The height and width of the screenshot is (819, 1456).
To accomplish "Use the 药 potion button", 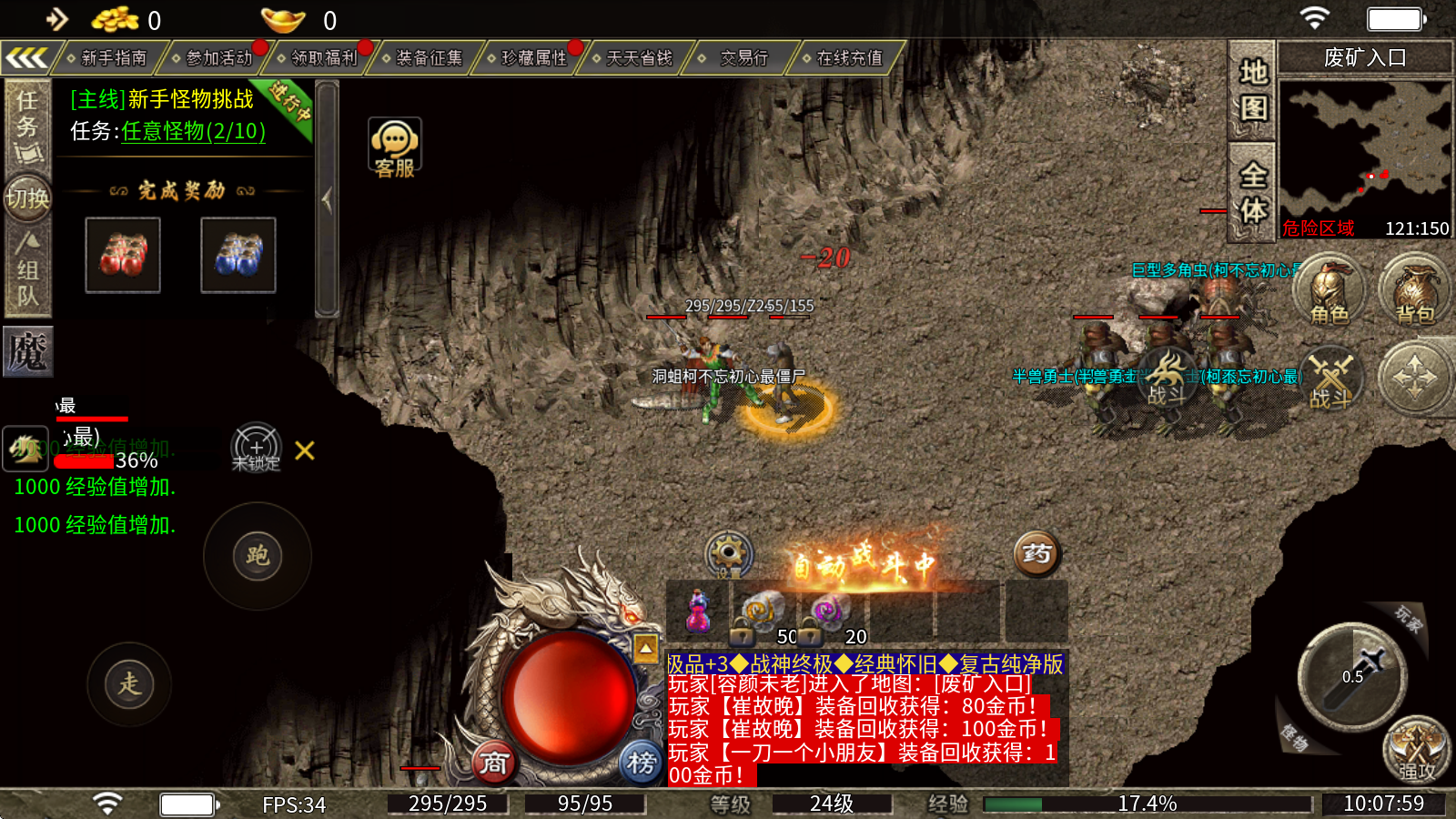I will coord(1036,553).
